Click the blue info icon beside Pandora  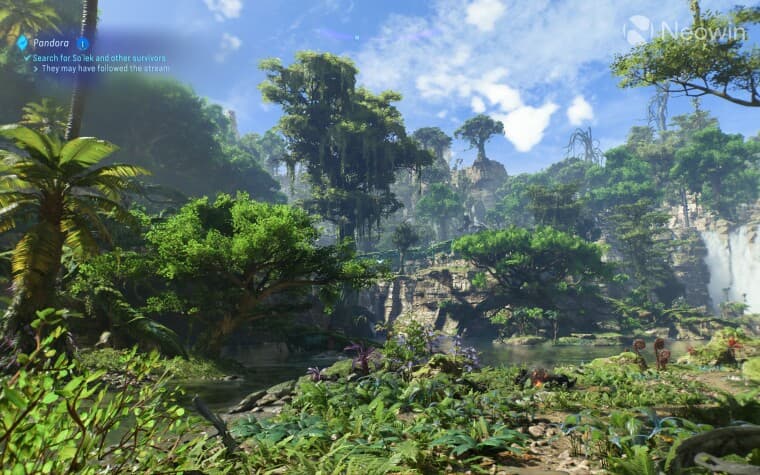point(83,43)
